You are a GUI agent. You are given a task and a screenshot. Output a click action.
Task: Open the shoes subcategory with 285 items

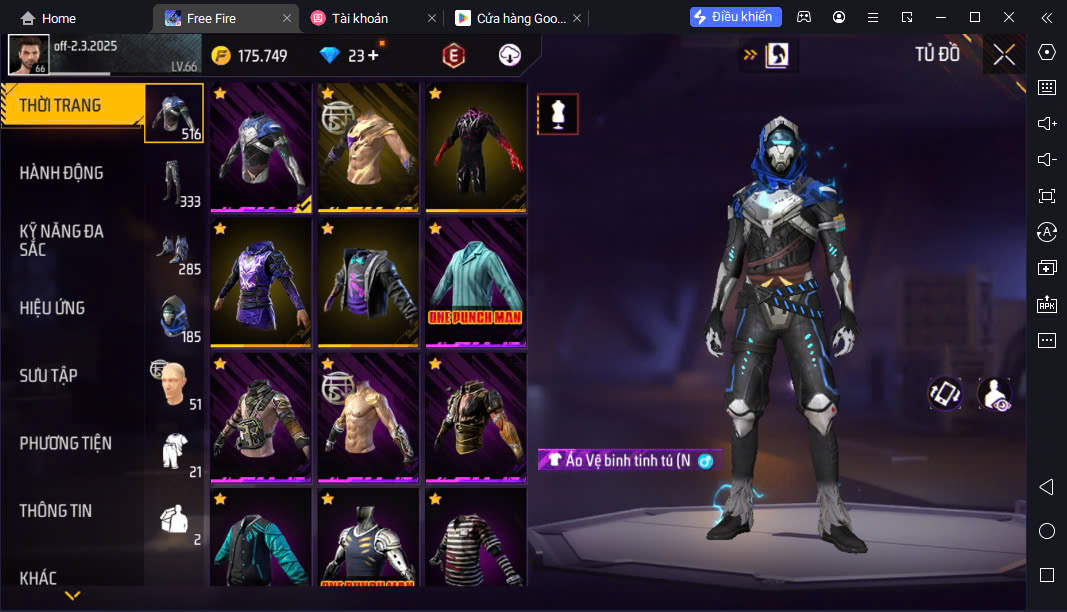(175, 251)
